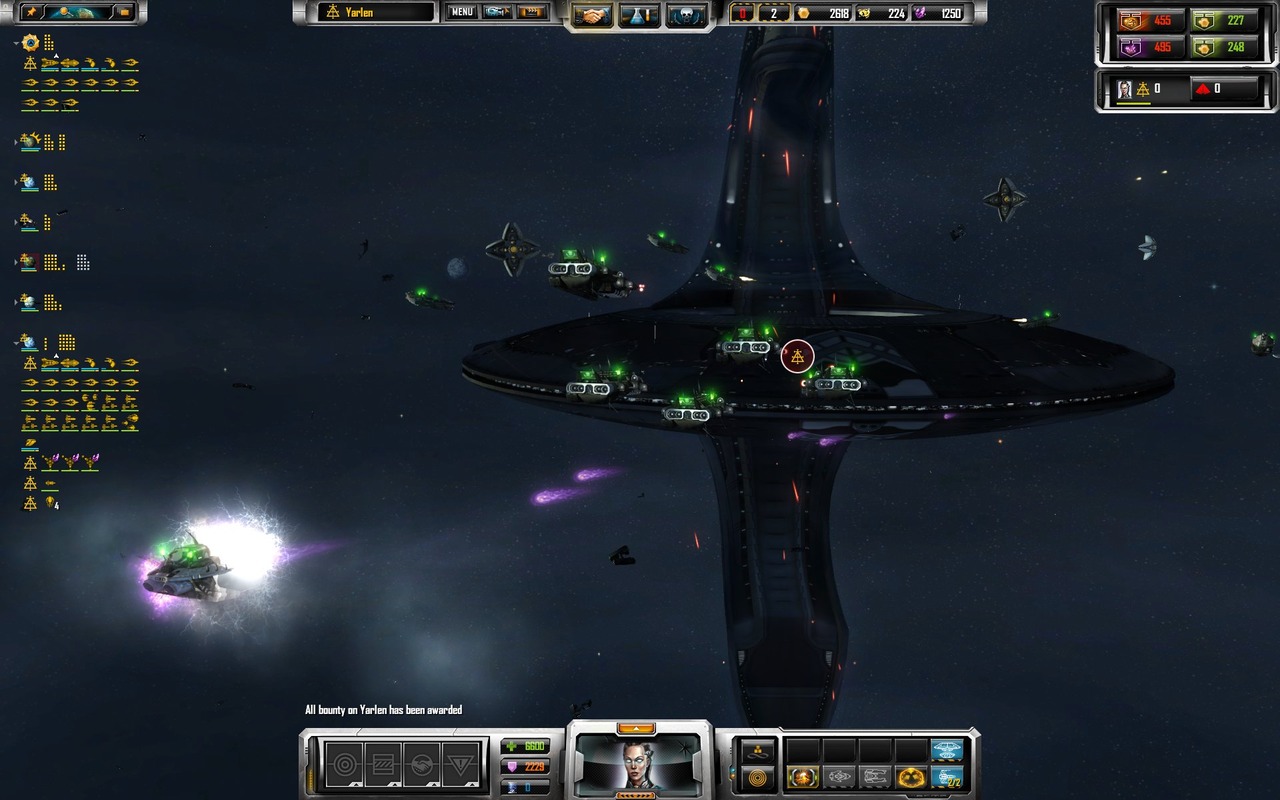Click the yellow experience bar under the bounty portrait
This screenshot has width=1280, height=800.
coord(1135,103)
